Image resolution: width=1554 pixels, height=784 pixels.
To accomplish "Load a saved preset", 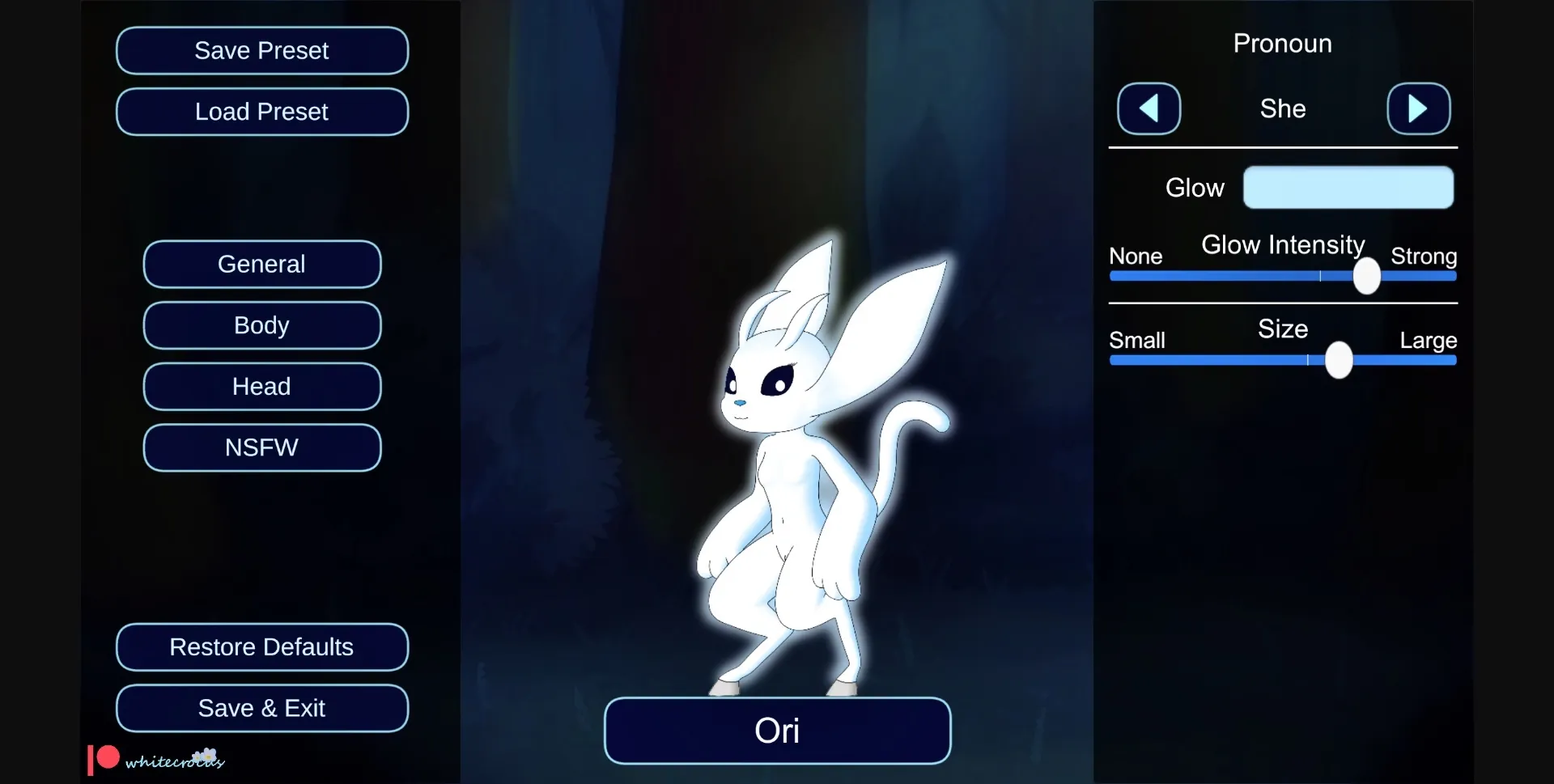I will click(261, 112).
